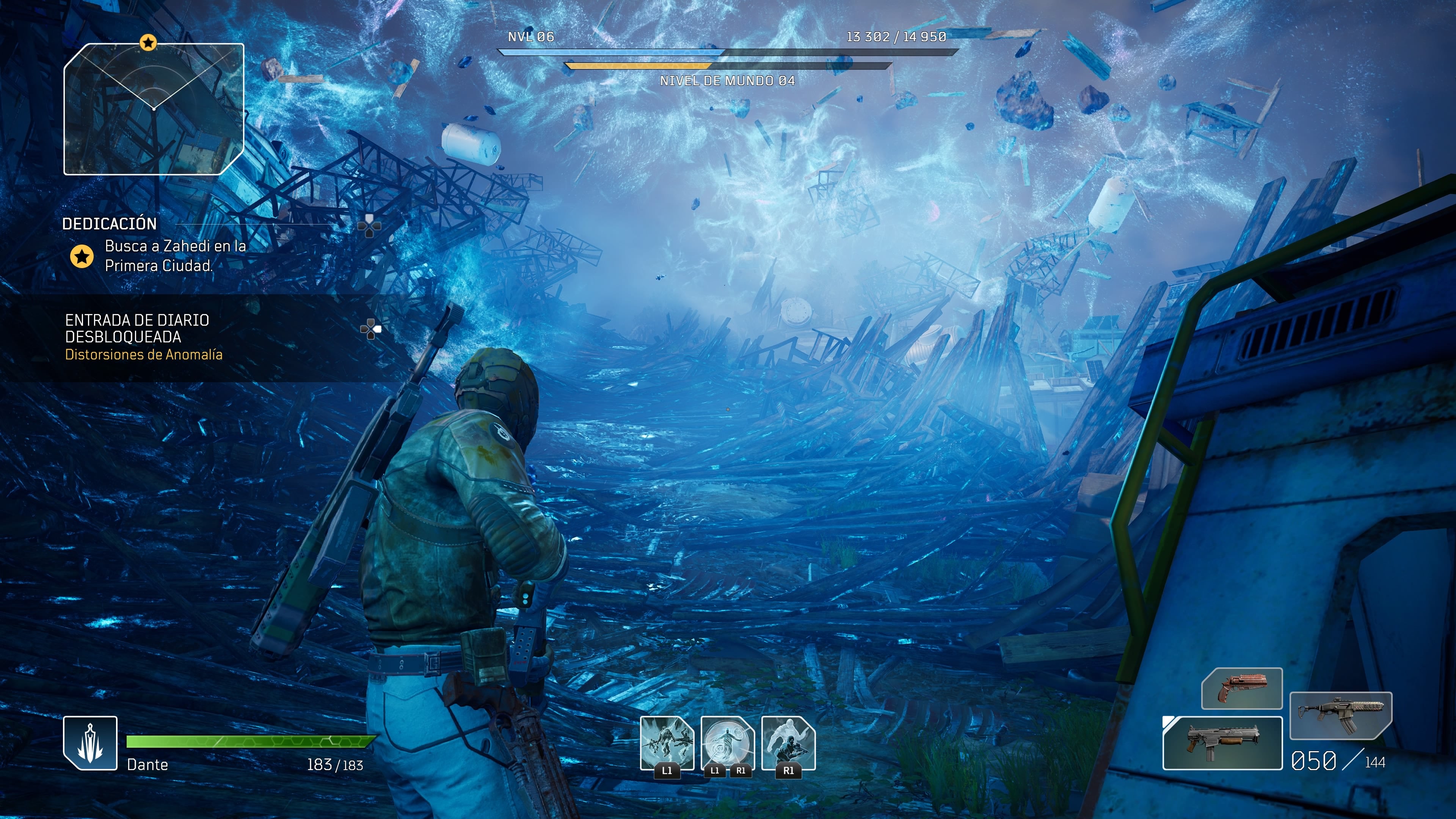Activate the bubble sphere ability
1456x819 pixels.
coord(728,743)
